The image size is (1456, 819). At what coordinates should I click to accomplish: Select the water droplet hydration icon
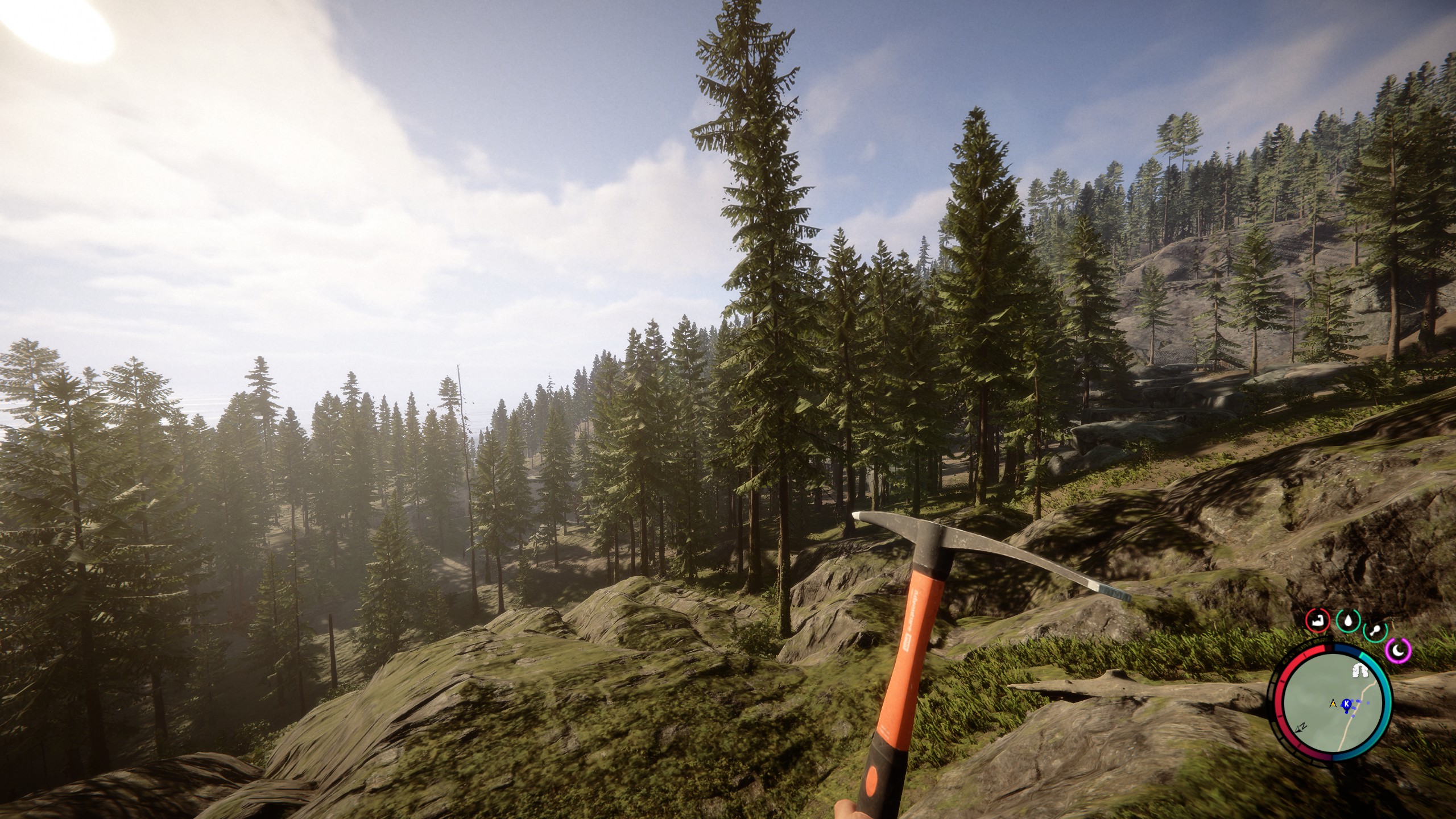pyautogui.click(x=1349, y=621)
